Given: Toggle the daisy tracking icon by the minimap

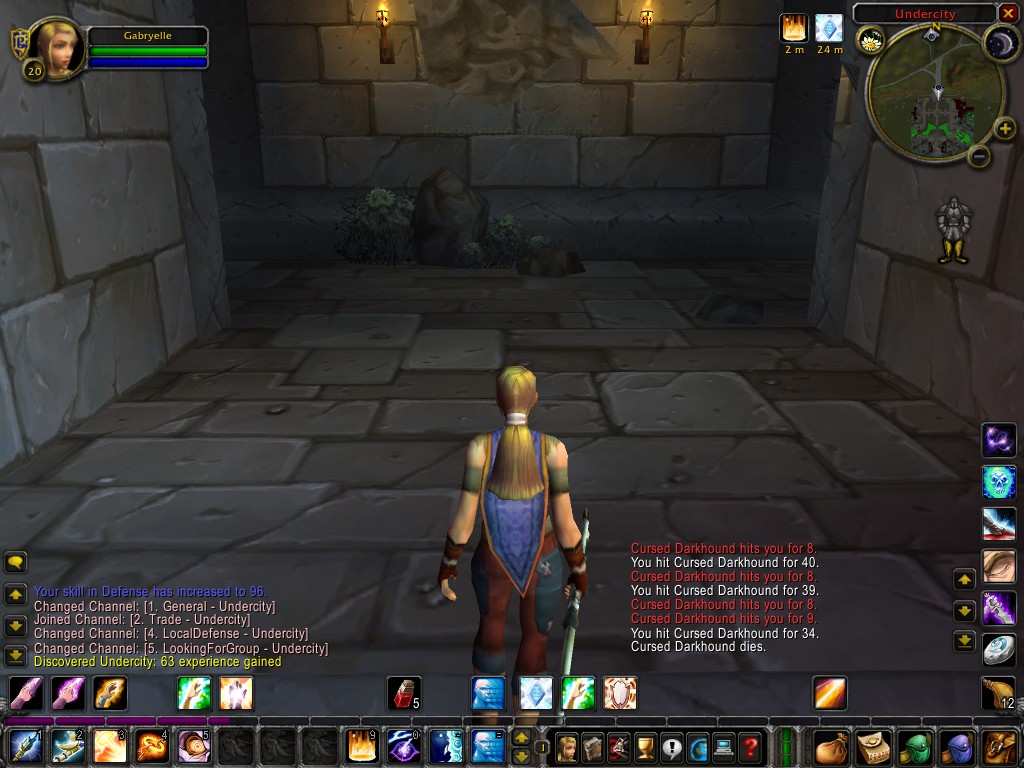Looking at the screenshot, I should pyautogui.click(x=871, y=41).
